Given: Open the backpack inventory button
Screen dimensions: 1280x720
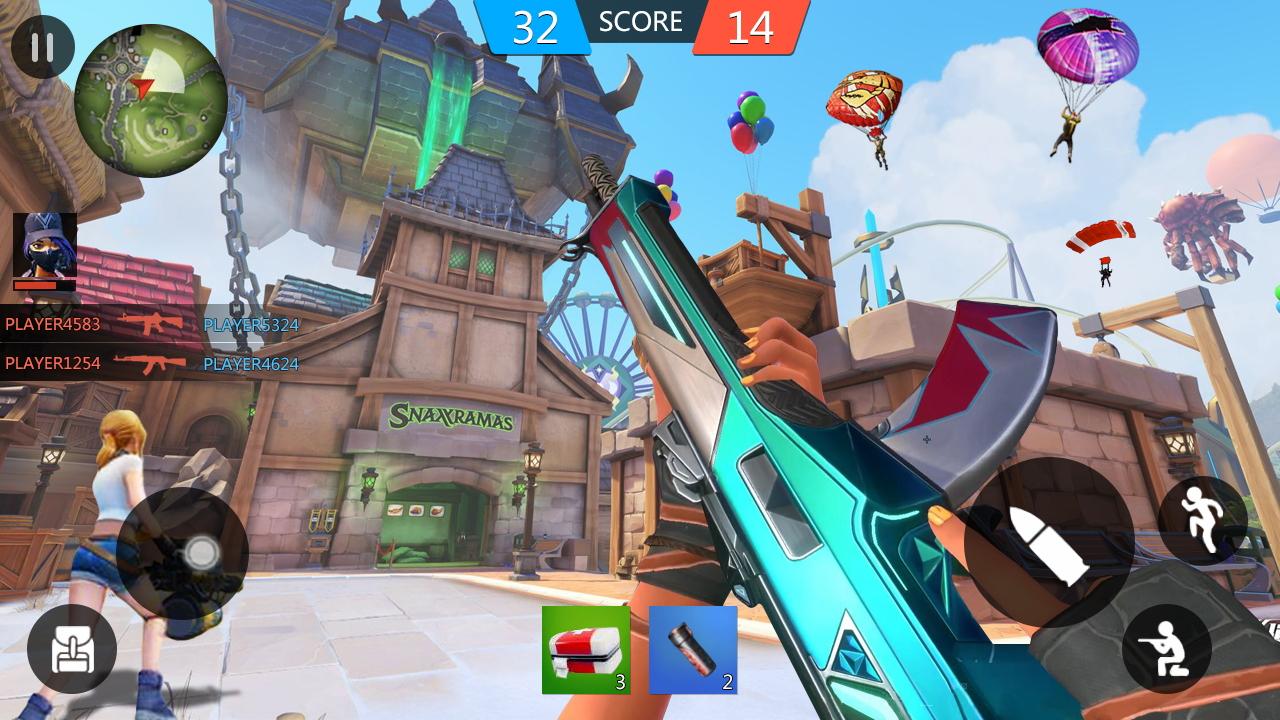Looking at the screenshot, I should click(x=71, y=650).
